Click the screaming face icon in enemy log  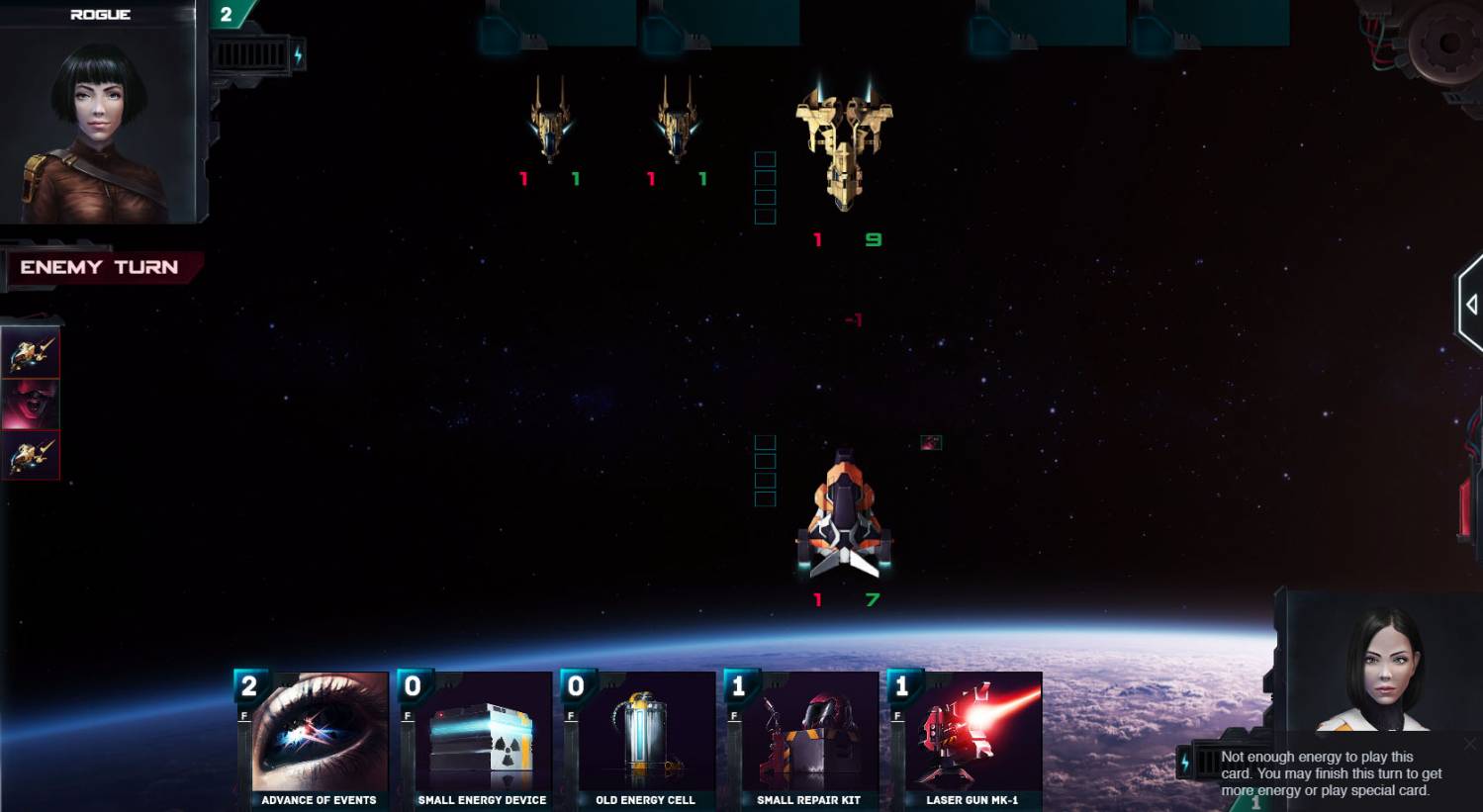pos(31,405)
